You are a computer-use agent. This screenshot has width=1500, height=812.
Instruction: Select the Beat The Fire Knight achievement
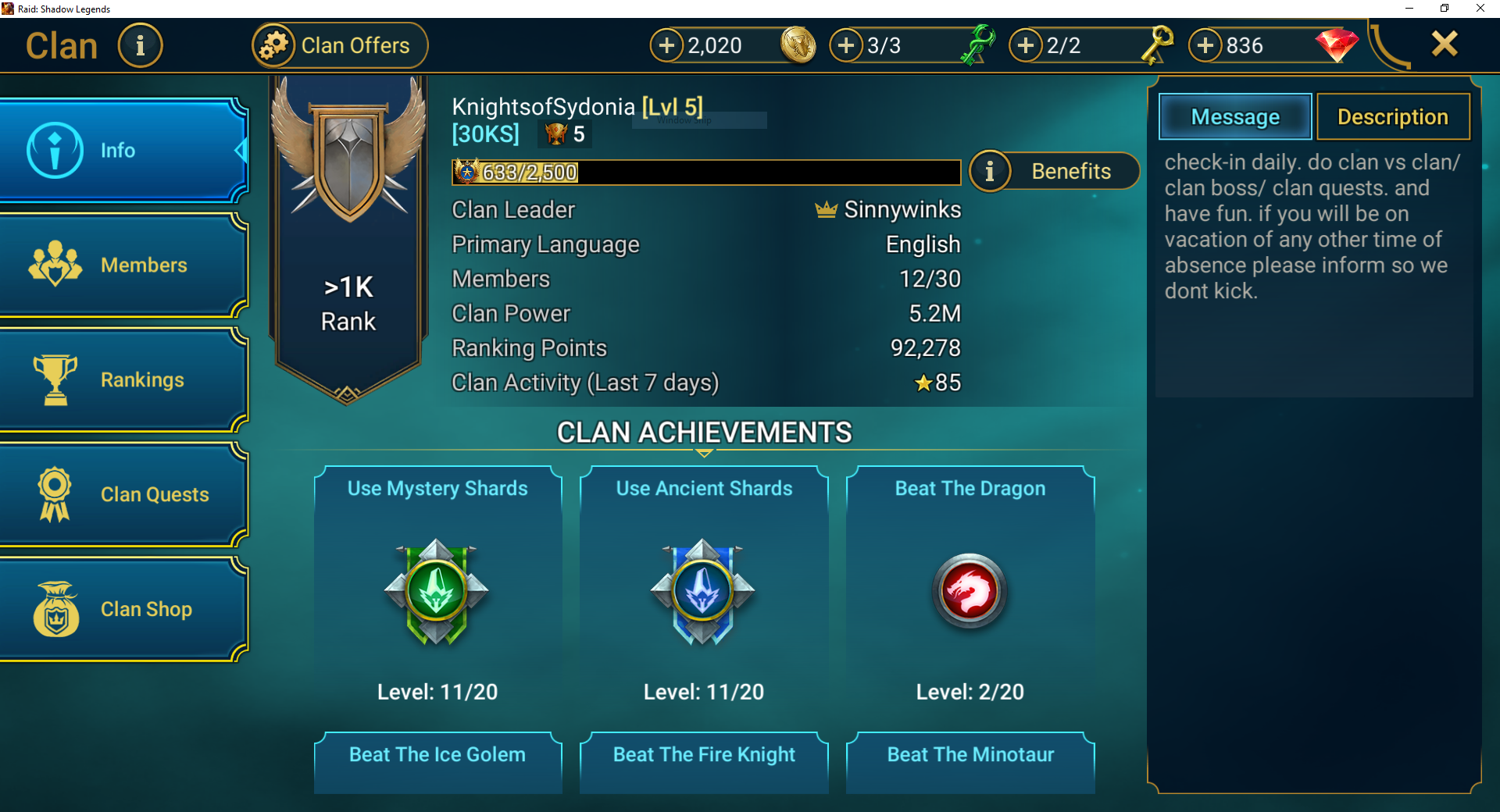(704, 761)
